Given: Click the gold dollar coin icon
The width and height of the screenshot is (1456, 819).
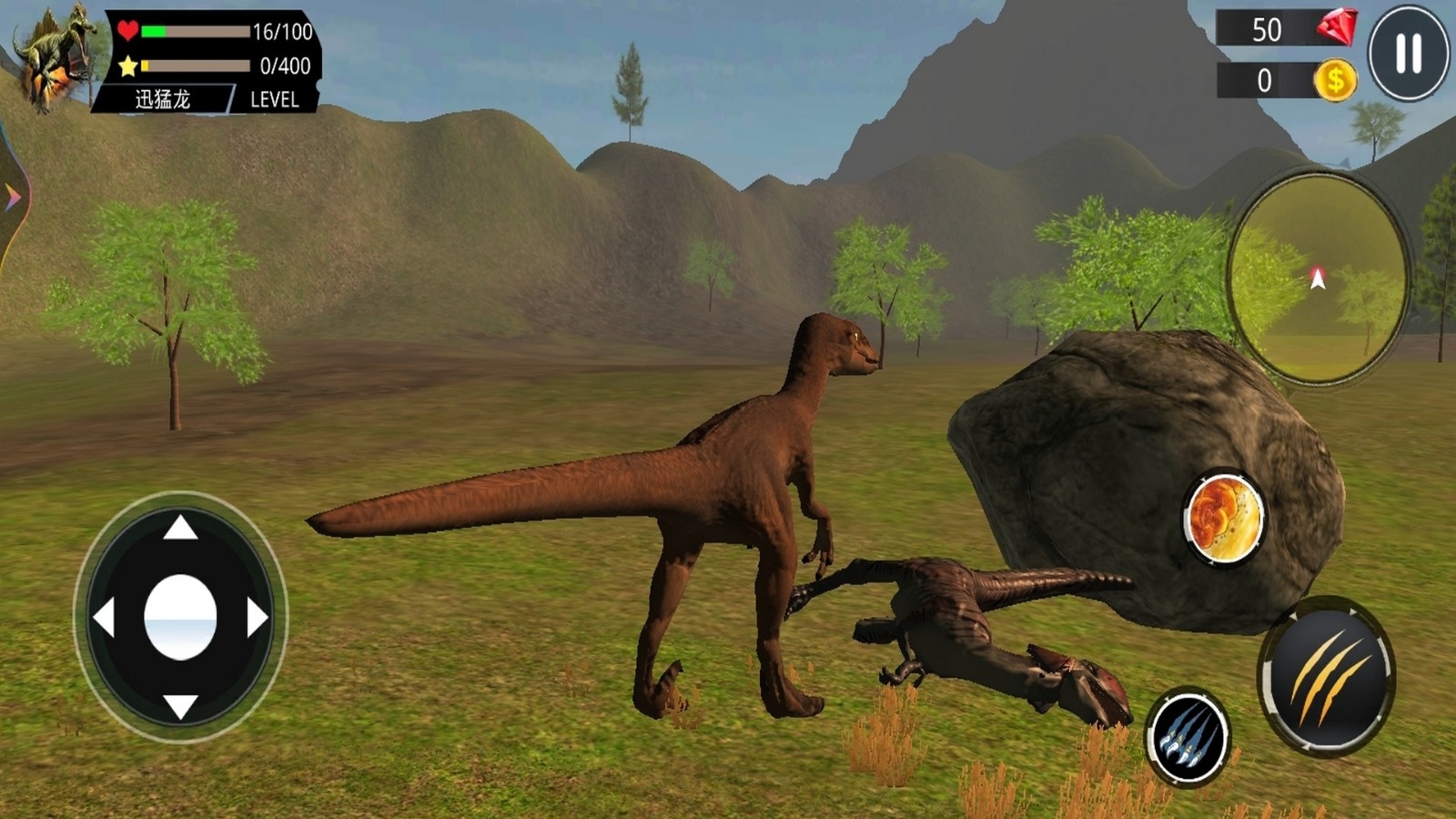Looking at the screenshot, I should (1335, 81).
